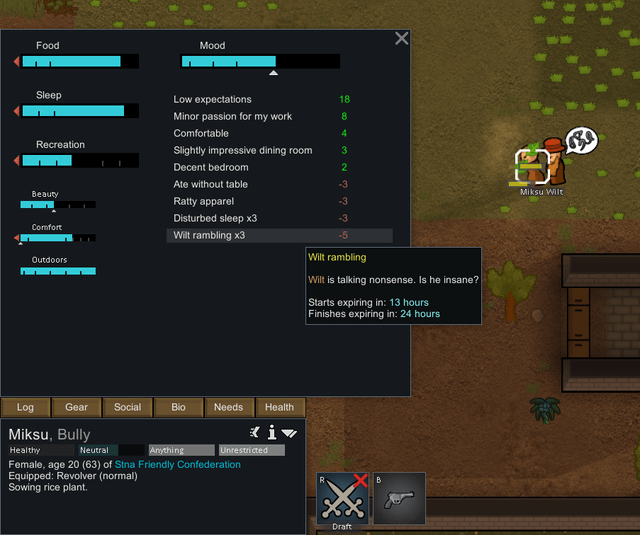Select the Needs tab
This screenshot has width=640, height=535.
[228, 407]
